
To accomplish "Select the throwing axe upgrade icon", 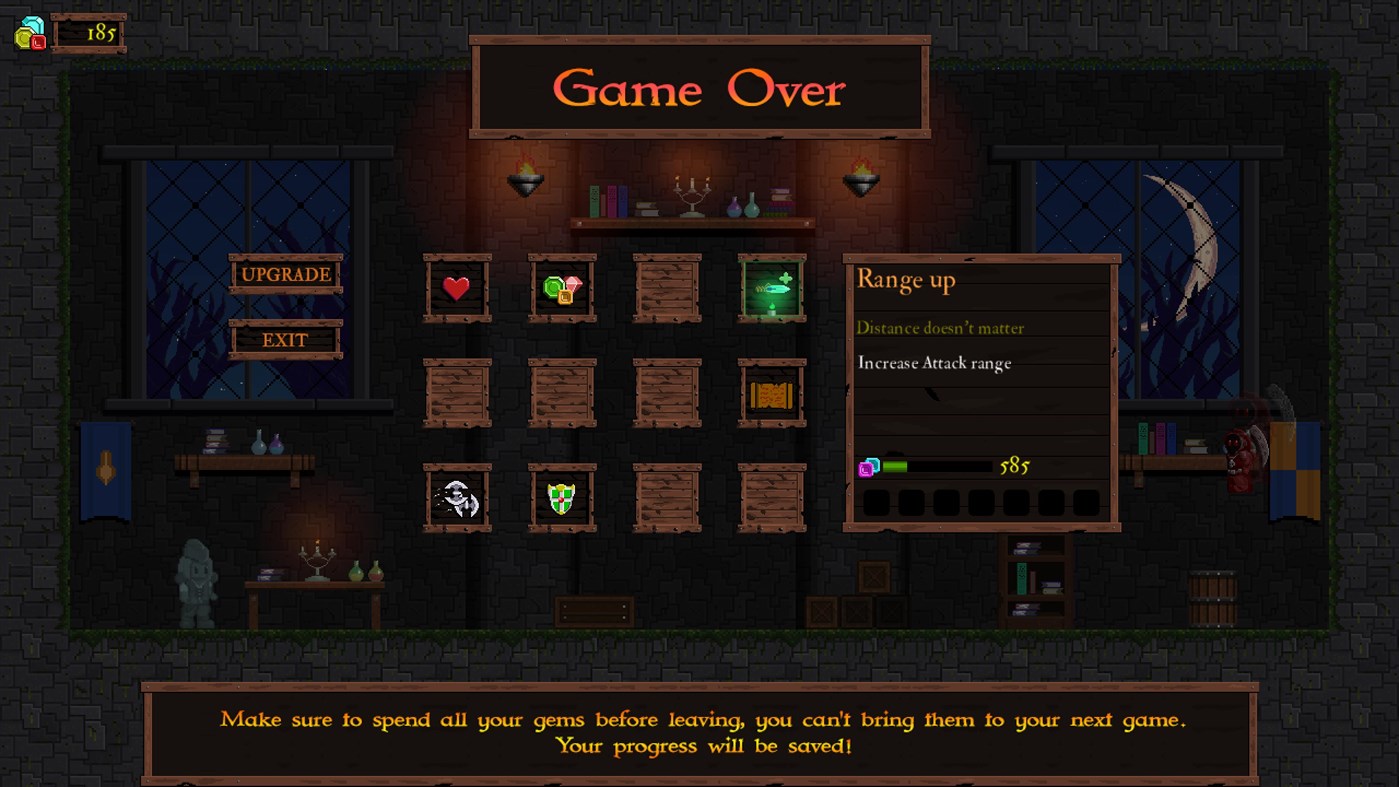I will [x=457, y=499].
